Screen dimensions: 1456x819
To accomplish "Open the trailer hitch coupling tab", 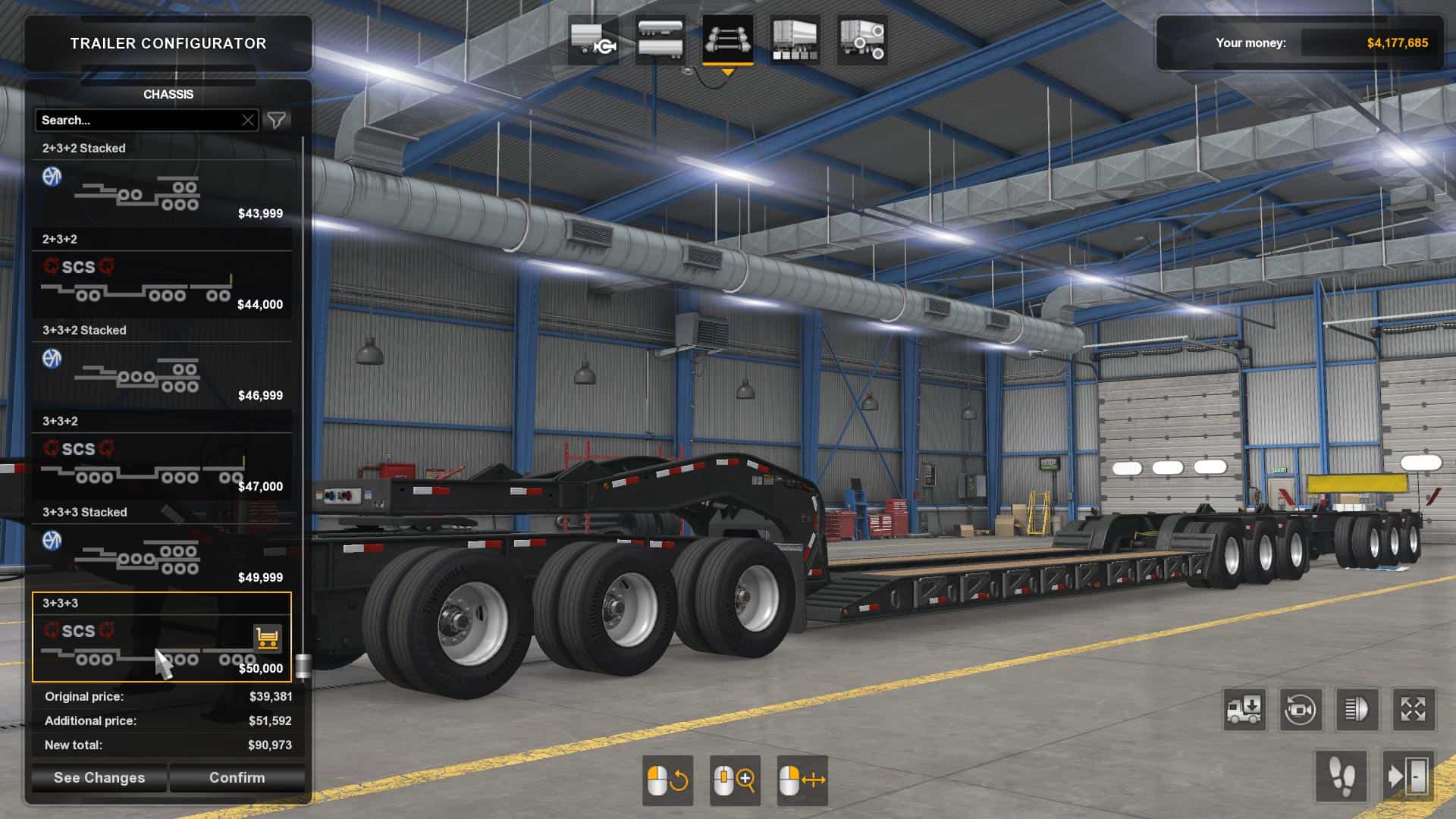I will pyautogui.click(x=592, y=39).
